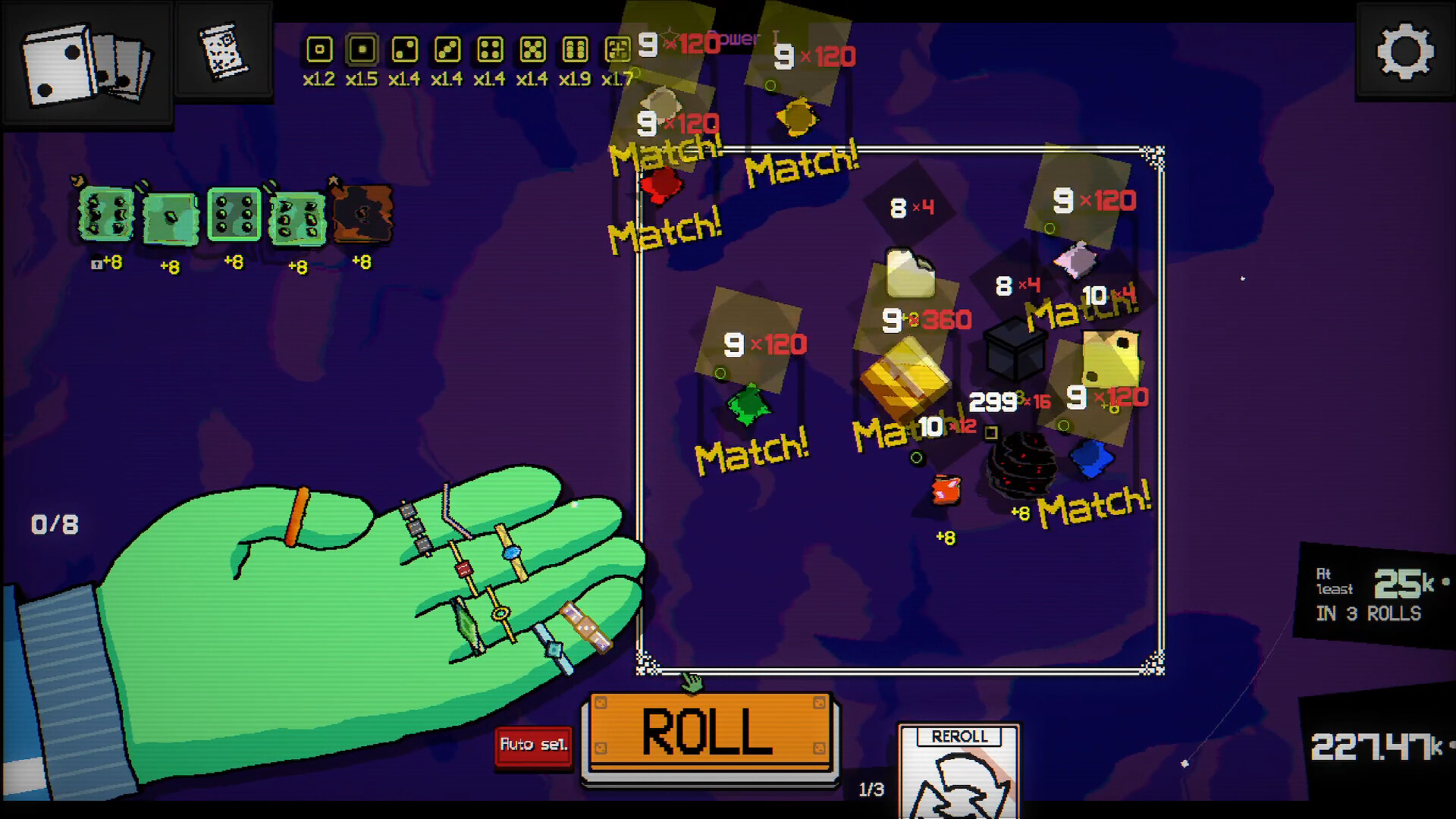Select the highlighted two-pip die face with x1.5

(363, 49)
